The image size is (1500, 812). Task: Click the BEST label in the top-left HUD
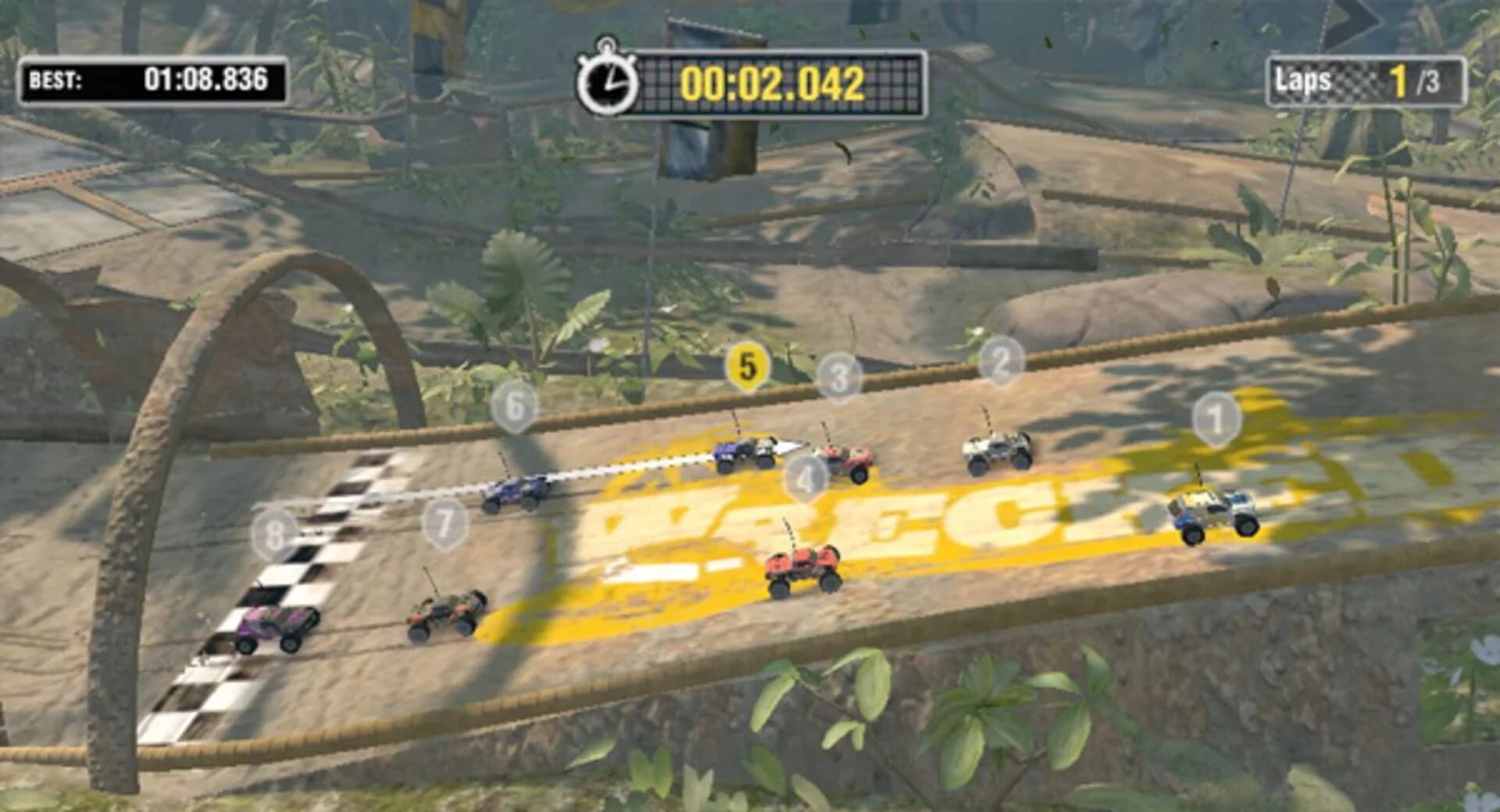[x=55, y=78]
